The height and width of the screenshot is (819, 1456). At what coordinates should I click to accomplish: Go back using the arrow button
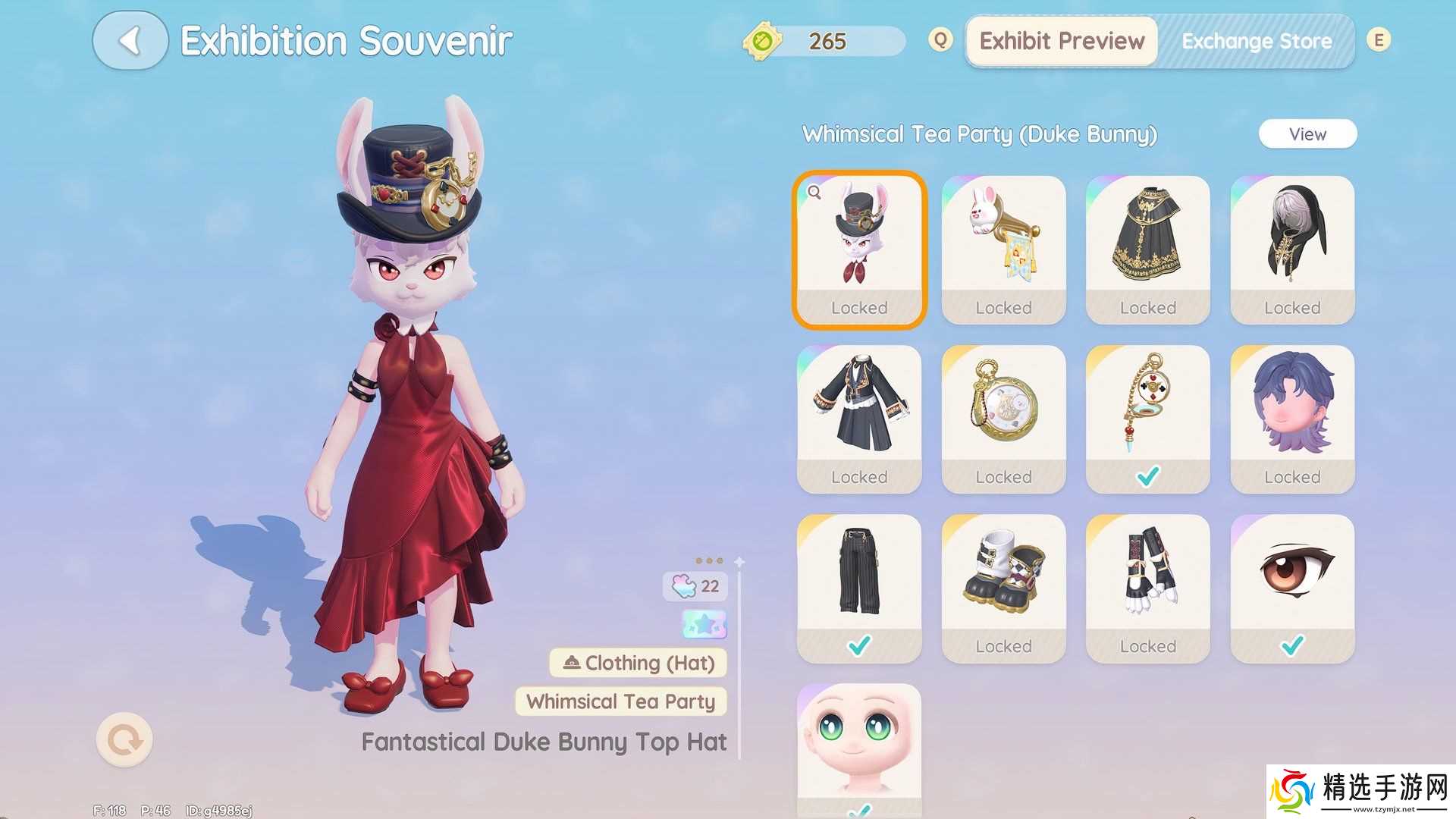(130, 41)
